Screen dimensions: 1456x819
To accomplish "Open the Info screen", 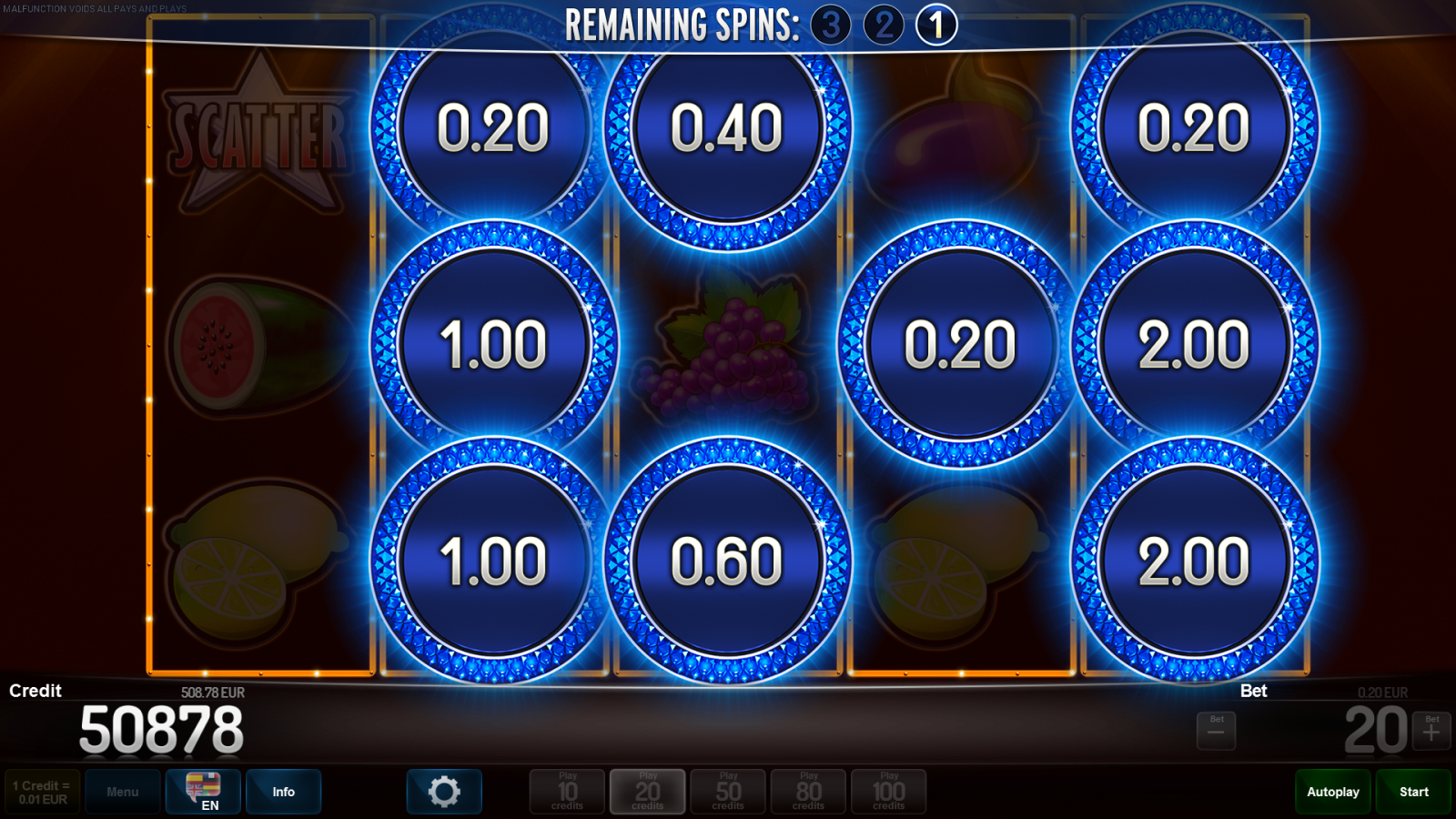I will click(x=283, y=791).
